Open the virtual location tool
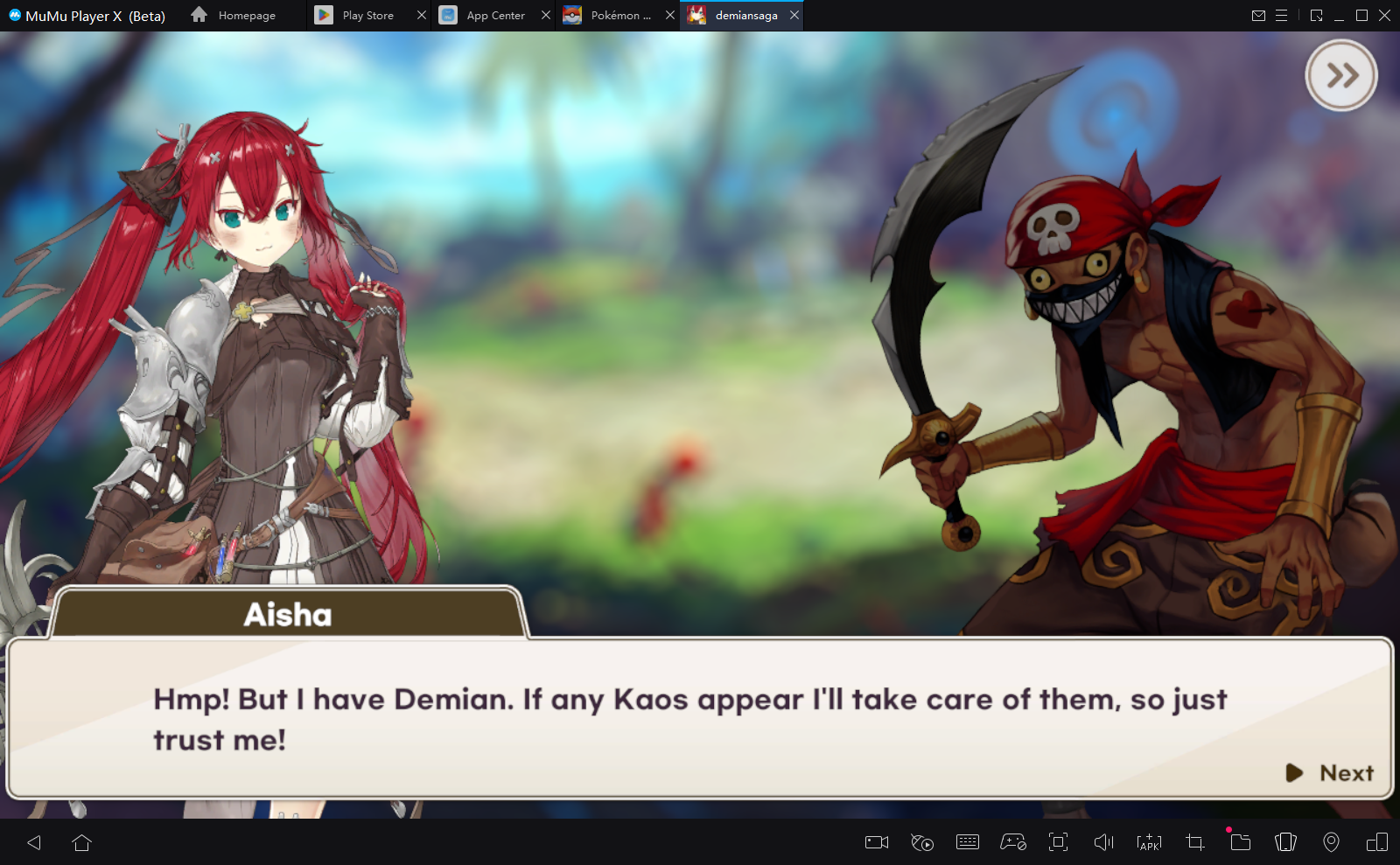1400x865 pixels. point(1333,842)
